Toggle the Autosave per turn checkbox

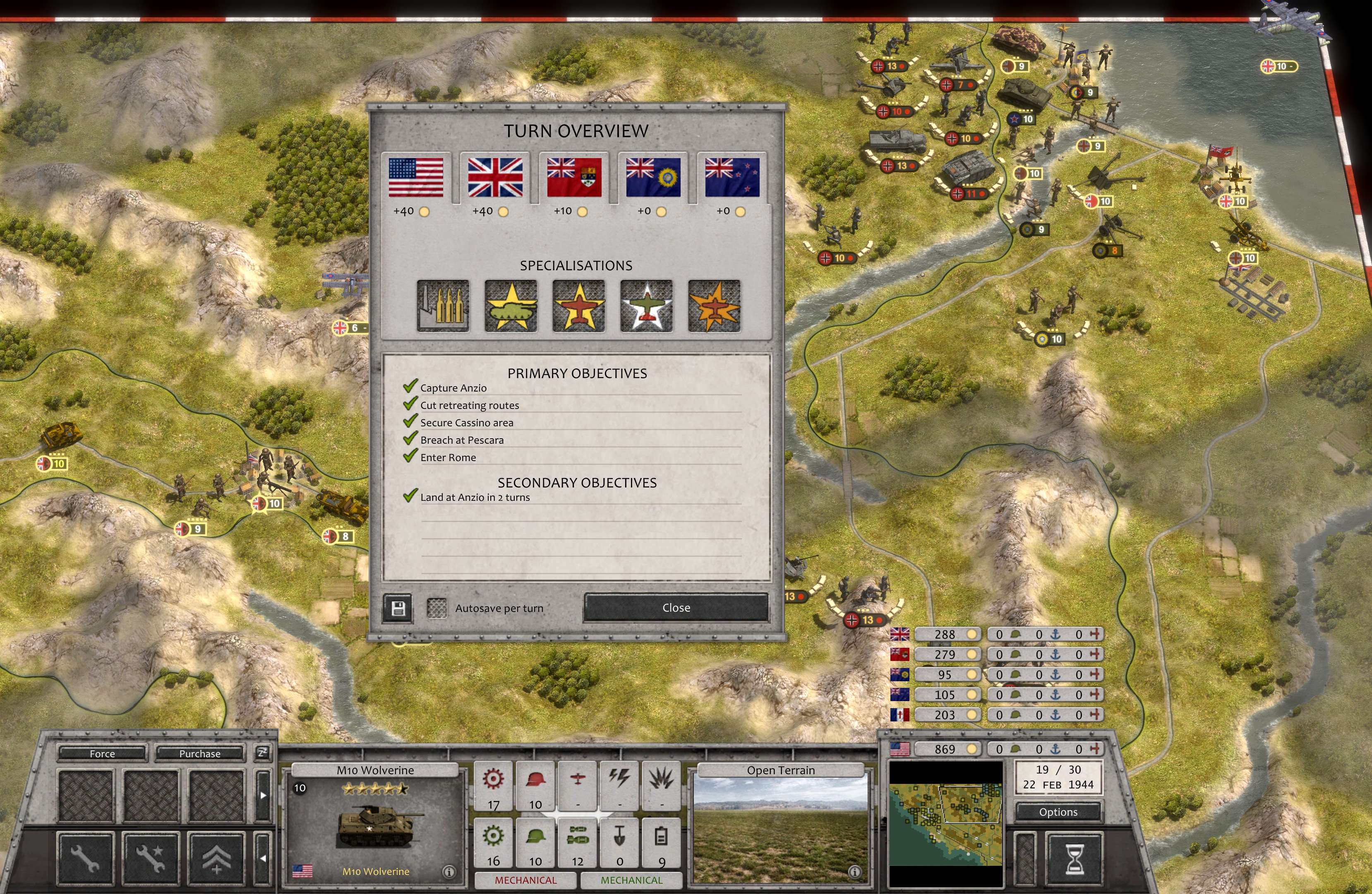click(x=437, y=608)
